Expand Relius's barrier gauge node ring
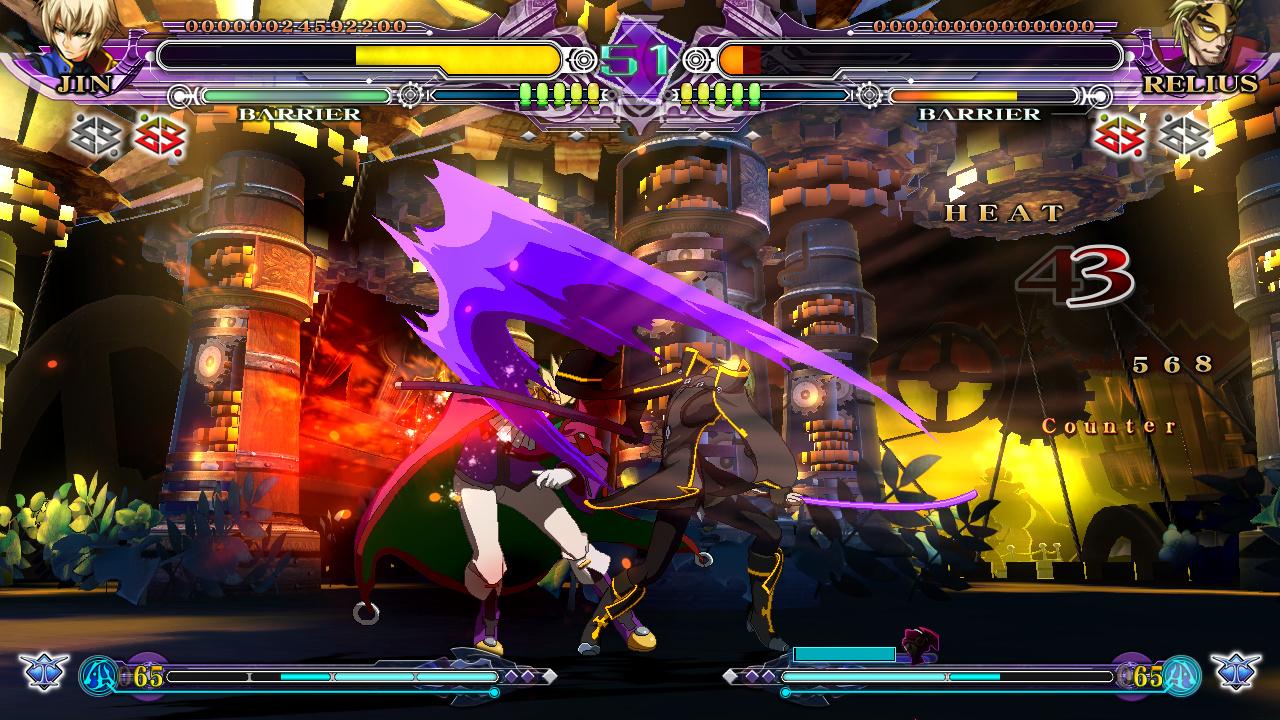The height and width of the screenshot is (720, 1280). pyautogui.click(x=870, y=97)
